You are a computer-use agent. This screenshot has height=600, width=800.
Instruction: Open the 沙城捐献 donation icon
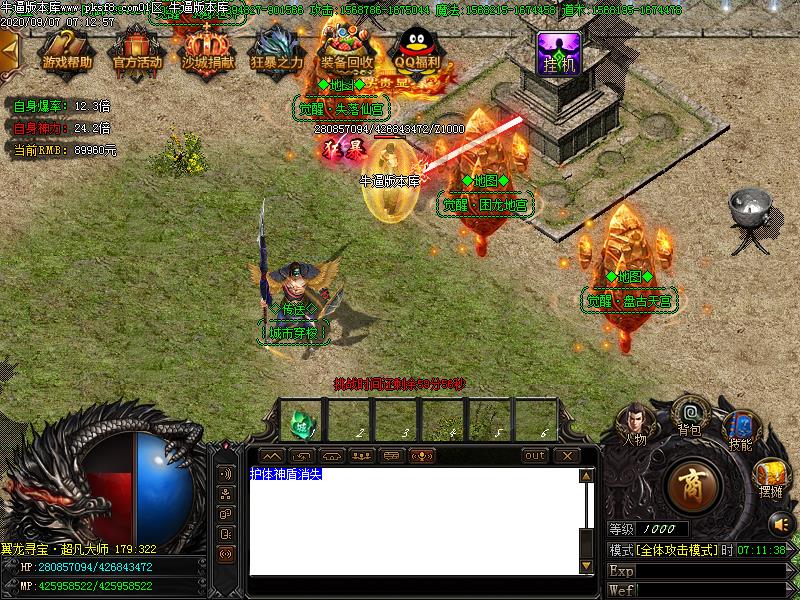(207, 50)
